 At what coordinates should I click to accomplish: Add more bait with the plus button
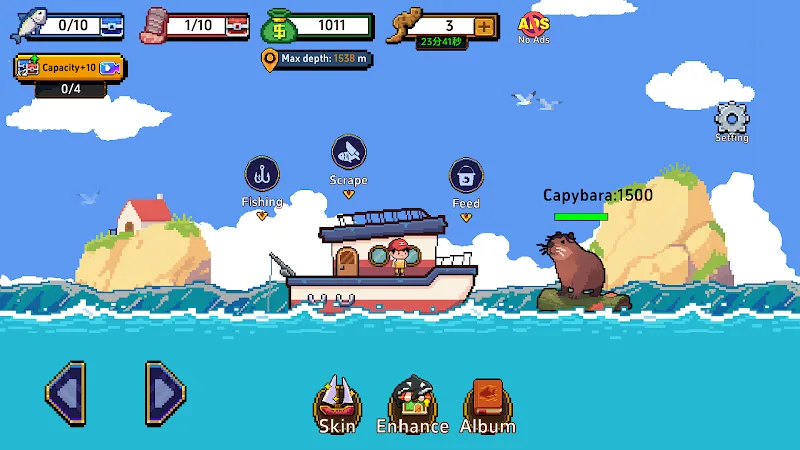(x=485, y=26)
